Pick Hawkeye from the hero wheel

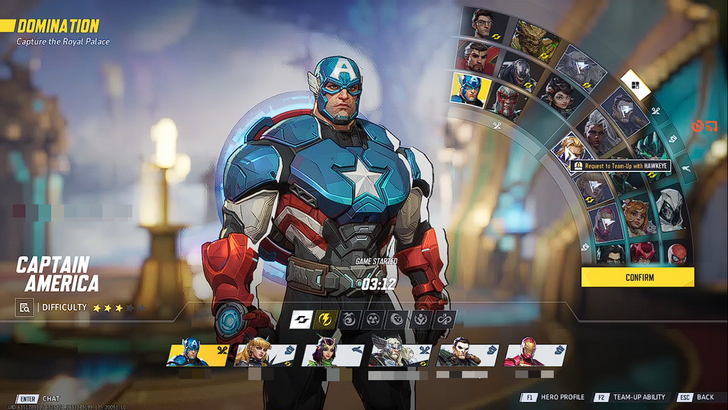(x=570, y=149)
